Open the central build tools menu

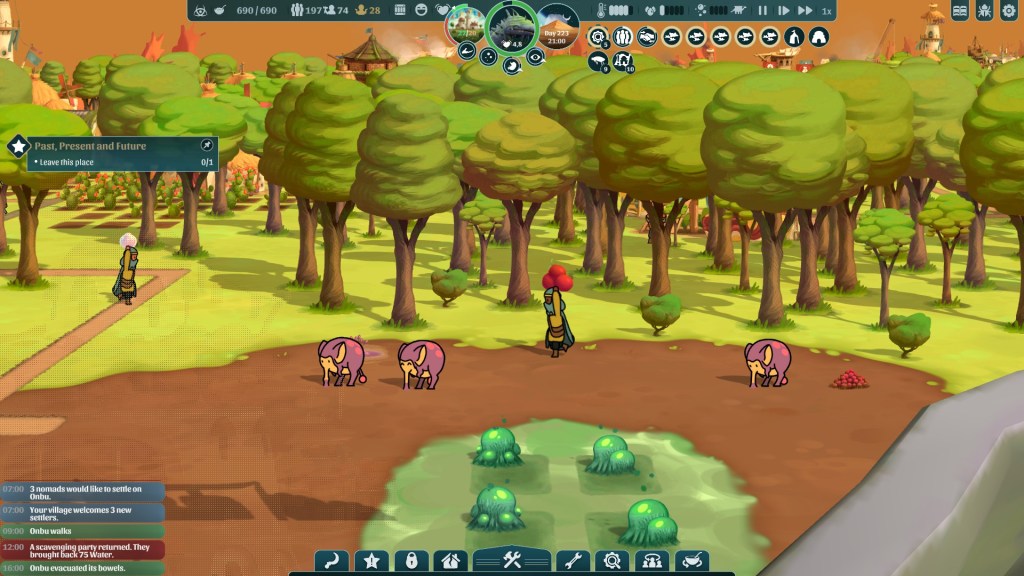tap(512, 560)
